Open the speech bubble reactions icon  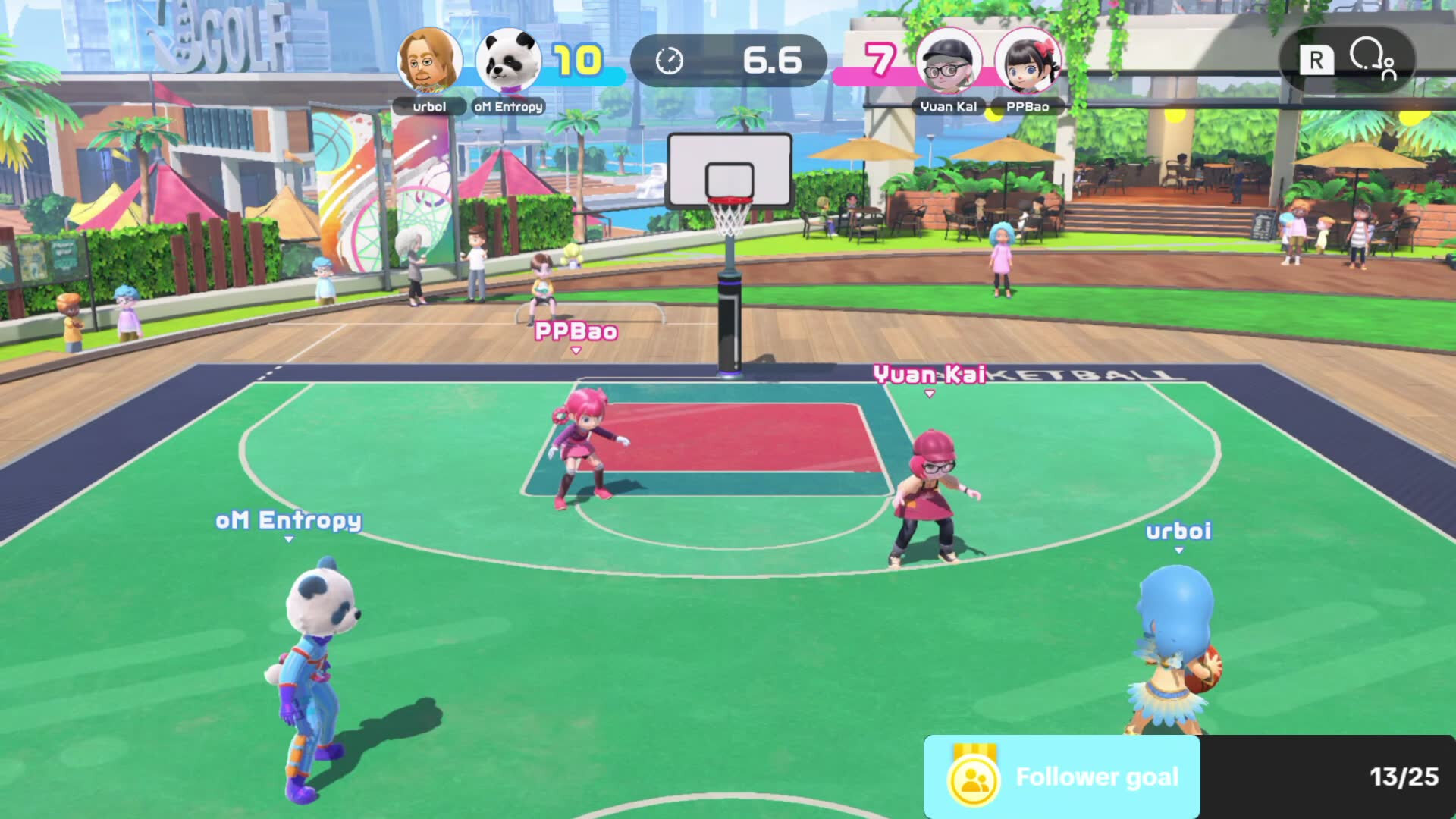click(x=1371, y=59)
